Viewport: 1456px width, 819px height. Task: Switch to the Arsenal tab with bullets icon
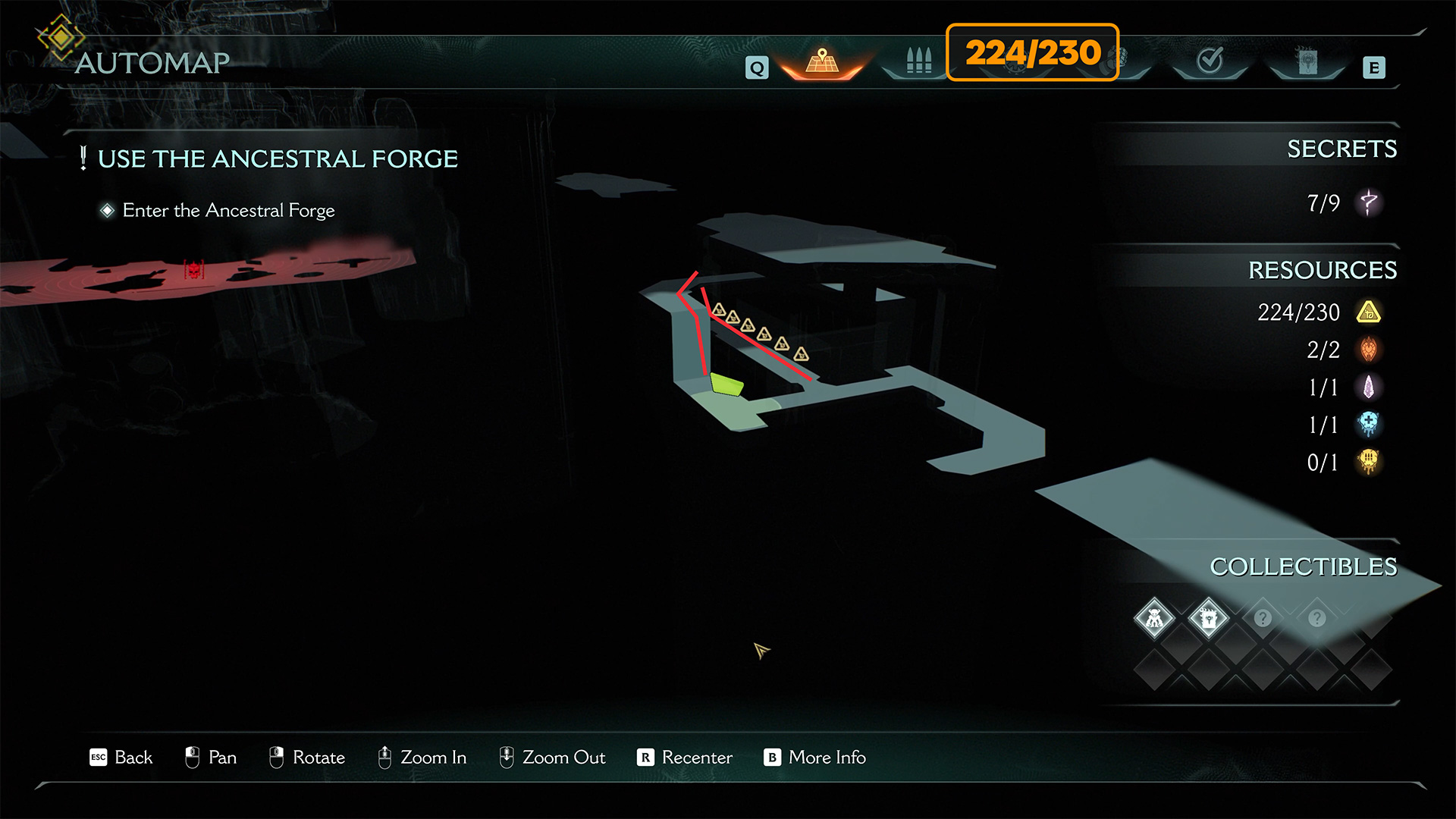tap(918, 61)
